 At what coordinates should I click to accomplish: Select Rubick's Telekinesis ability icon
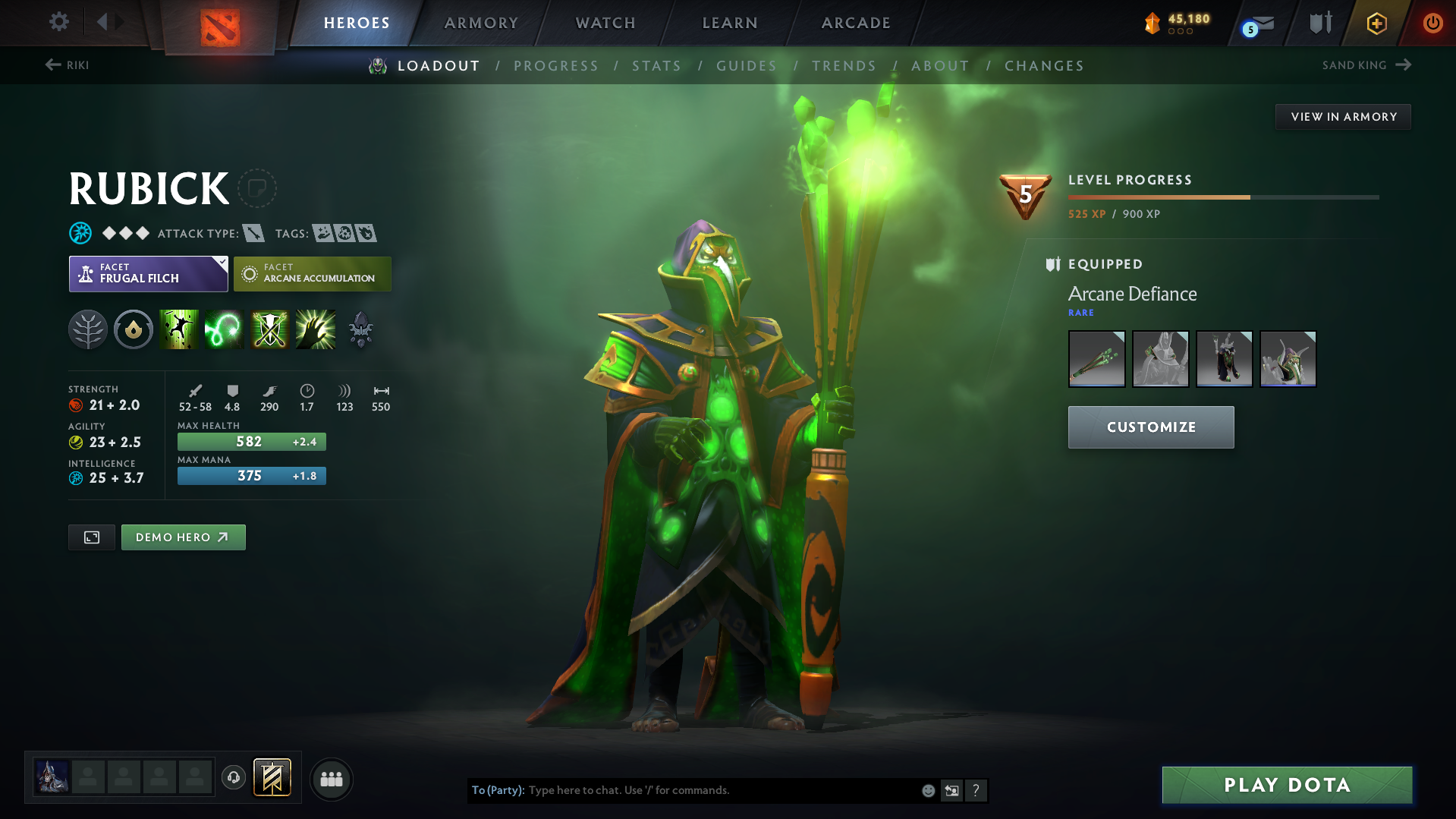179,329
